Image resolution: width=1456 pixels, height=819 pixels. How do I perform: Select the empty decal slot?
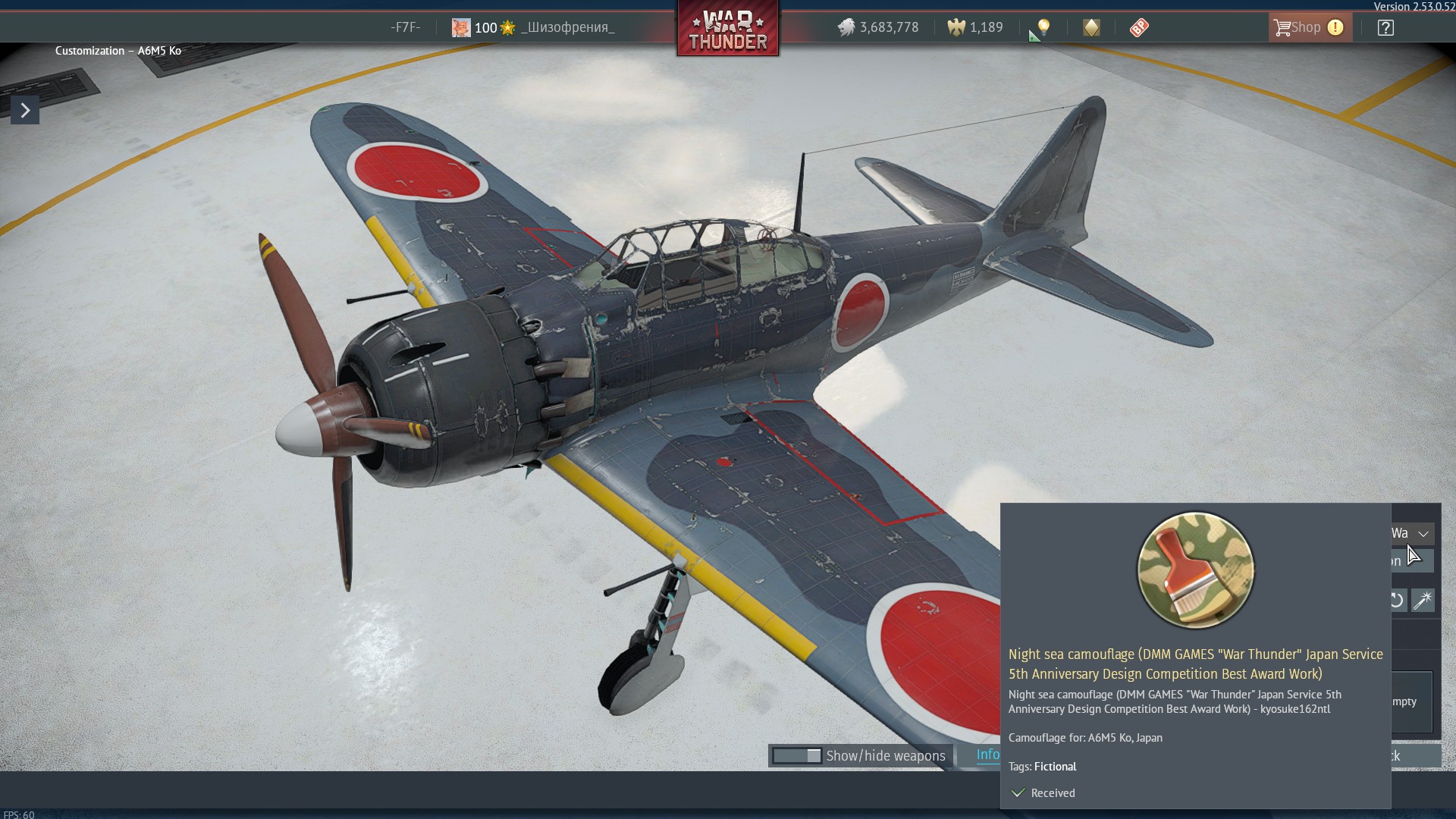(x=1412, y=702)
